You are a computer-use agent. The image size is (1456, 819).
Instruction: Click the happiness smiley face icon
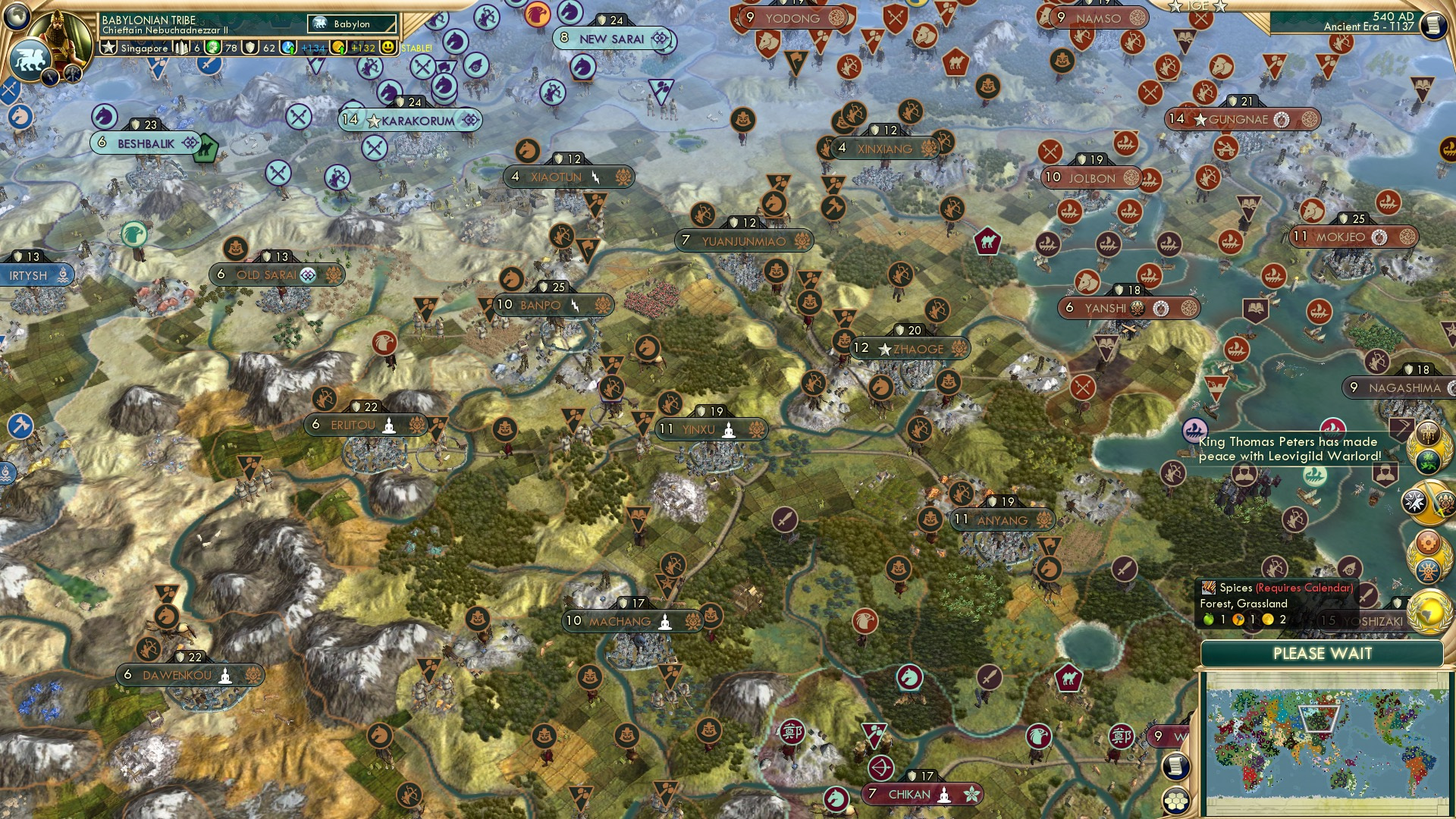tap(387, 48)
